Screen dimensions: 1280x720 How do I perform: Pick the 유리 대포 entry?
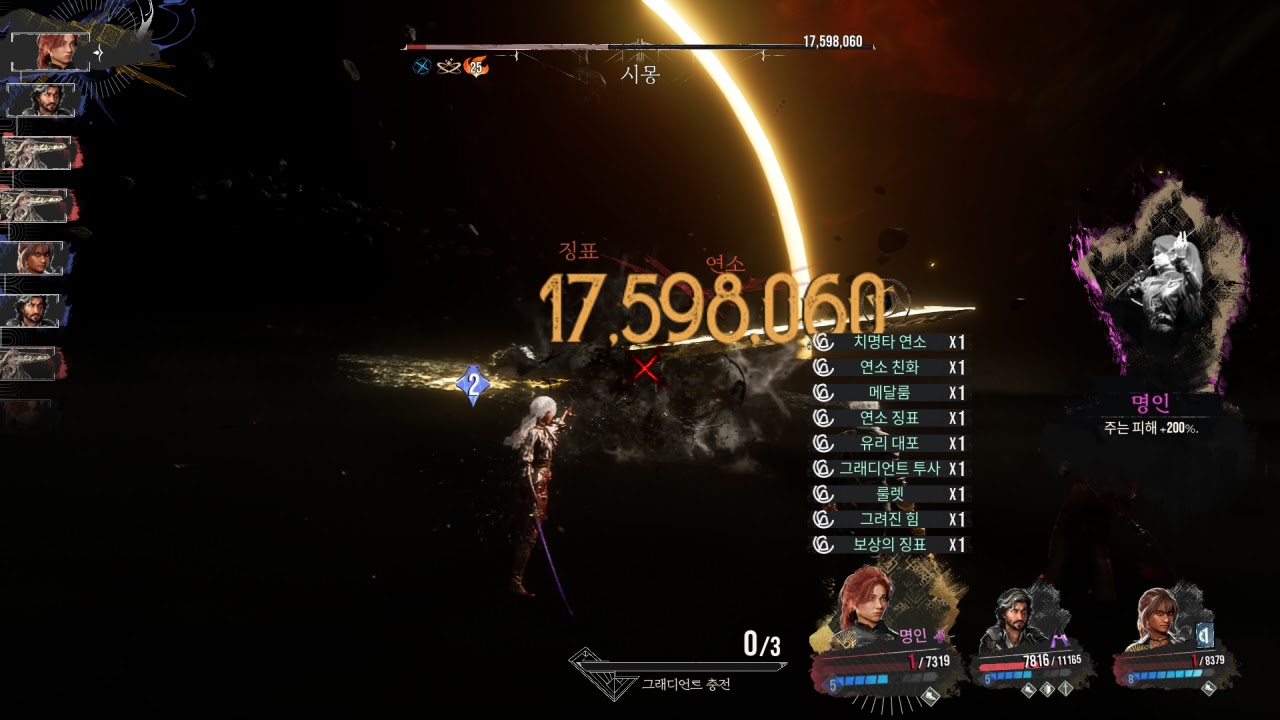[889, 443]
